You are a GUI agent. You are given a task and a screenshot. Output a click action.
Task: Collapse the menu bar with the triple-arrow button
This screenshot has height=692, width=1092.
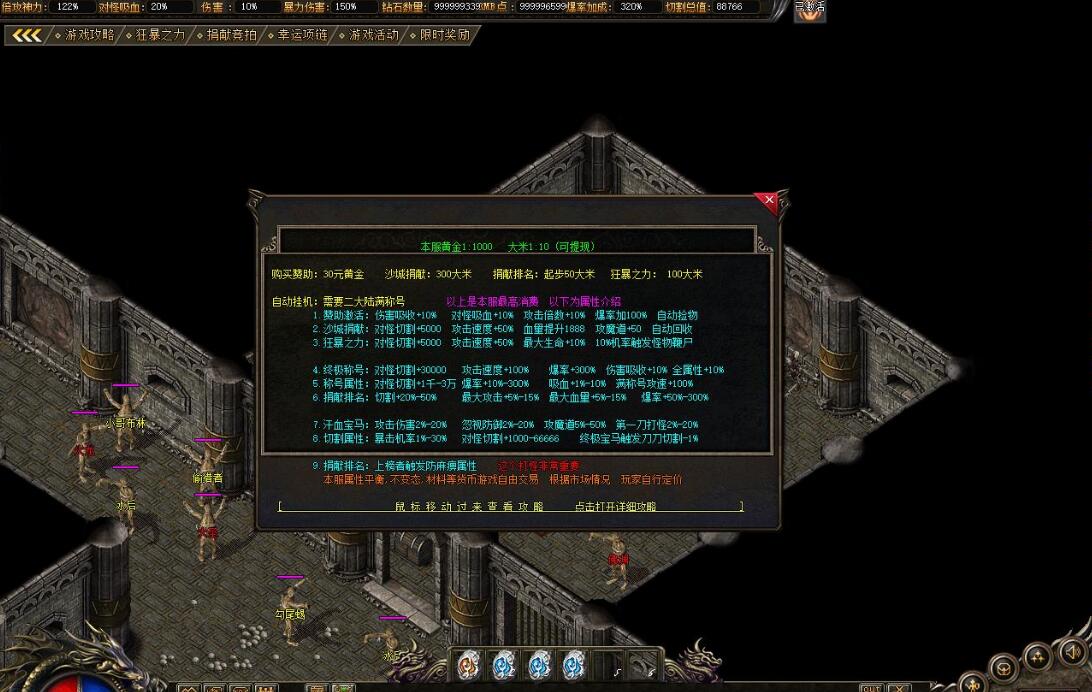coord(27,36)
